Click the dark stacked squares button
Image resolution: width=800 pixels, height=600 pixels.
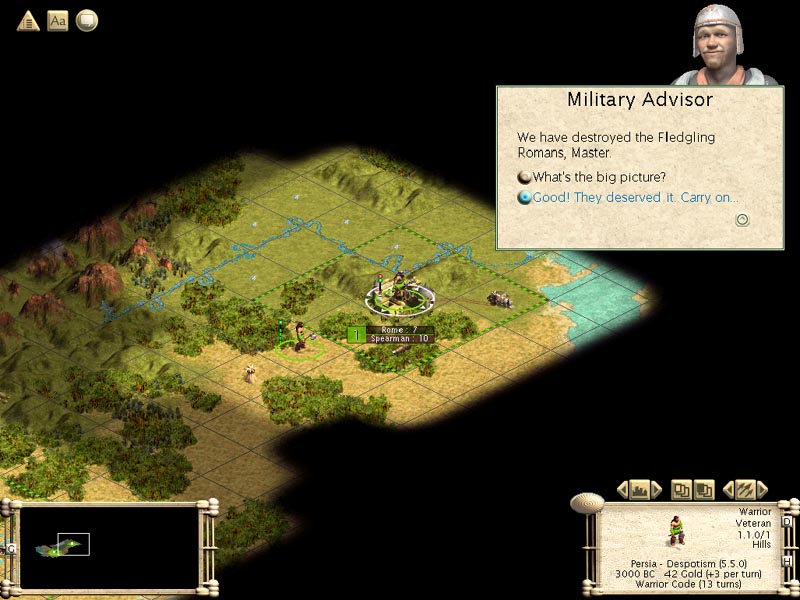coord(704,490)
